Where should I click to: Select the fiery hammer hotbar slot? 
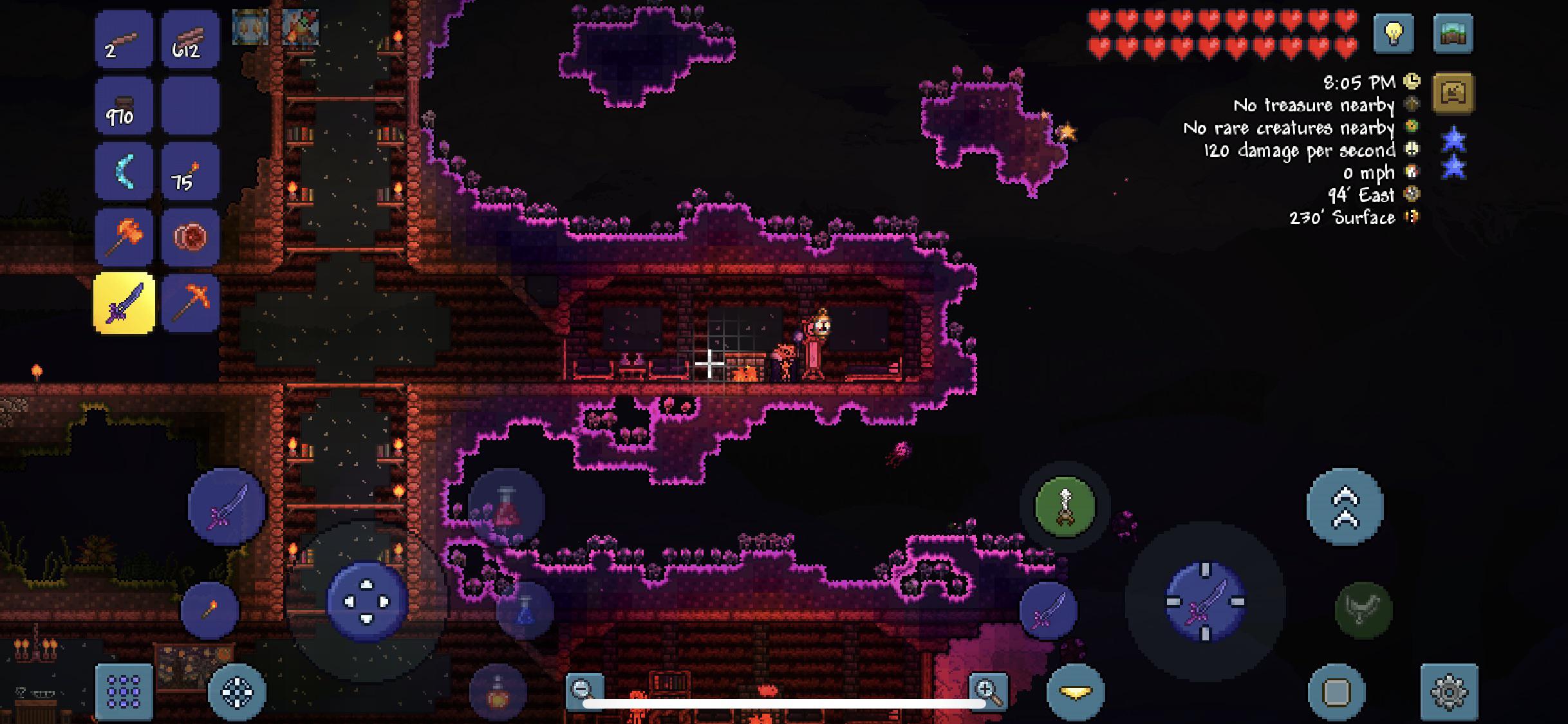[x=125, y=236]
